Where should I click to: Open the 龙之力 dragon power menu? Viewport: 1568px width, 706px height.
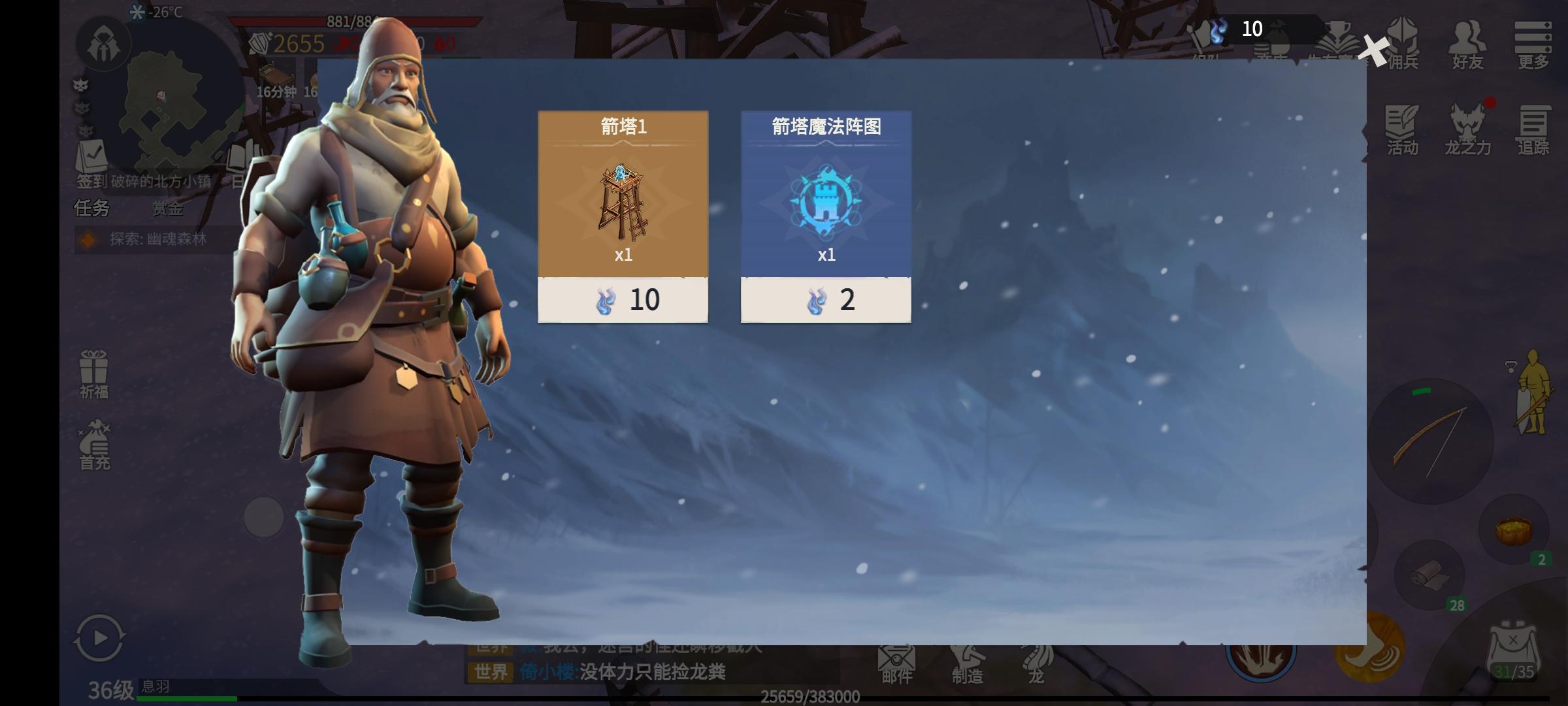(x=1467, y=131)
